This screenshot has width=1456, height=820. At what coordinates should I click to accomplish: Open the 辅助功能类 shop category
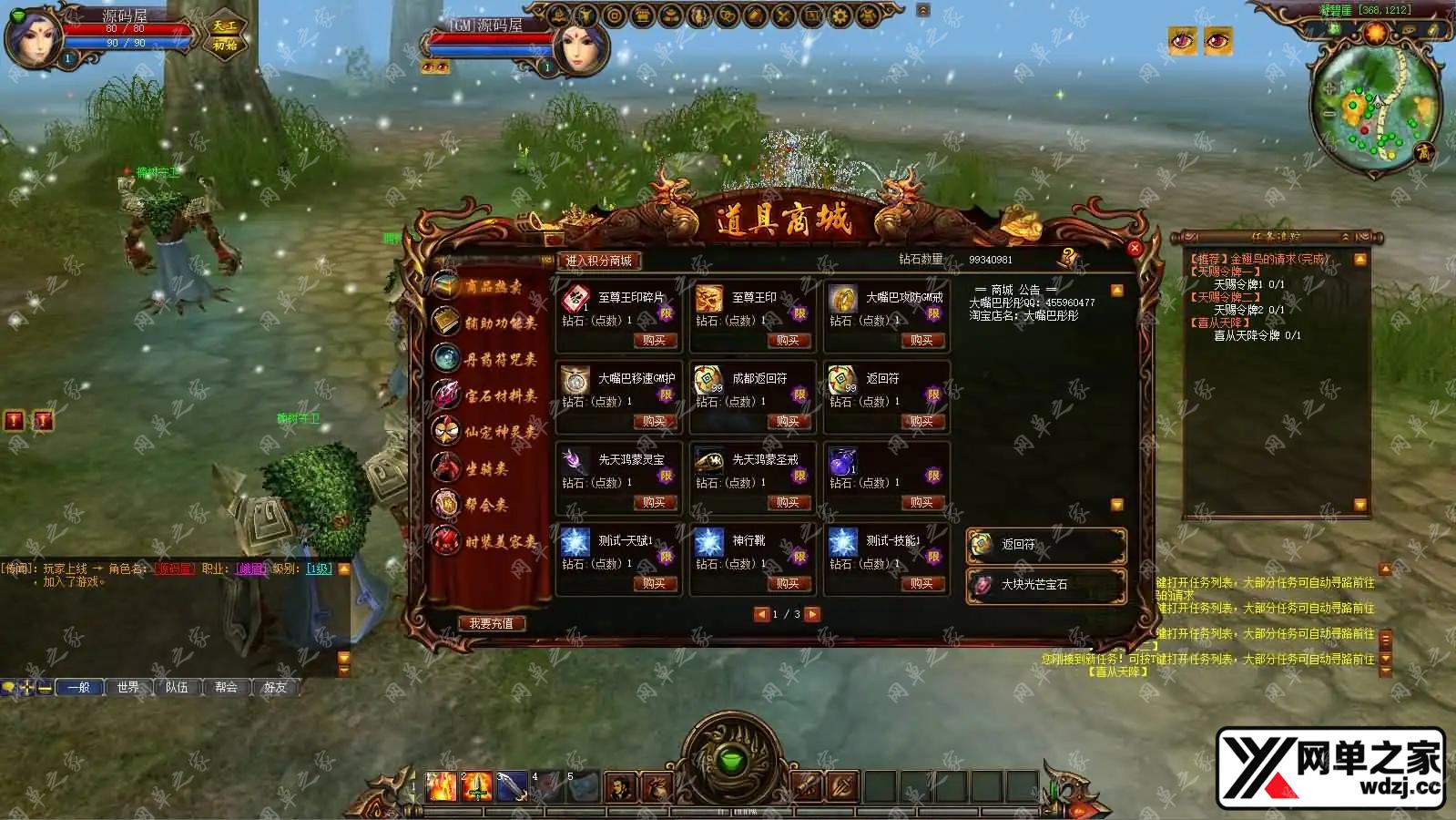pyautogui.click(x=499, y=323)
